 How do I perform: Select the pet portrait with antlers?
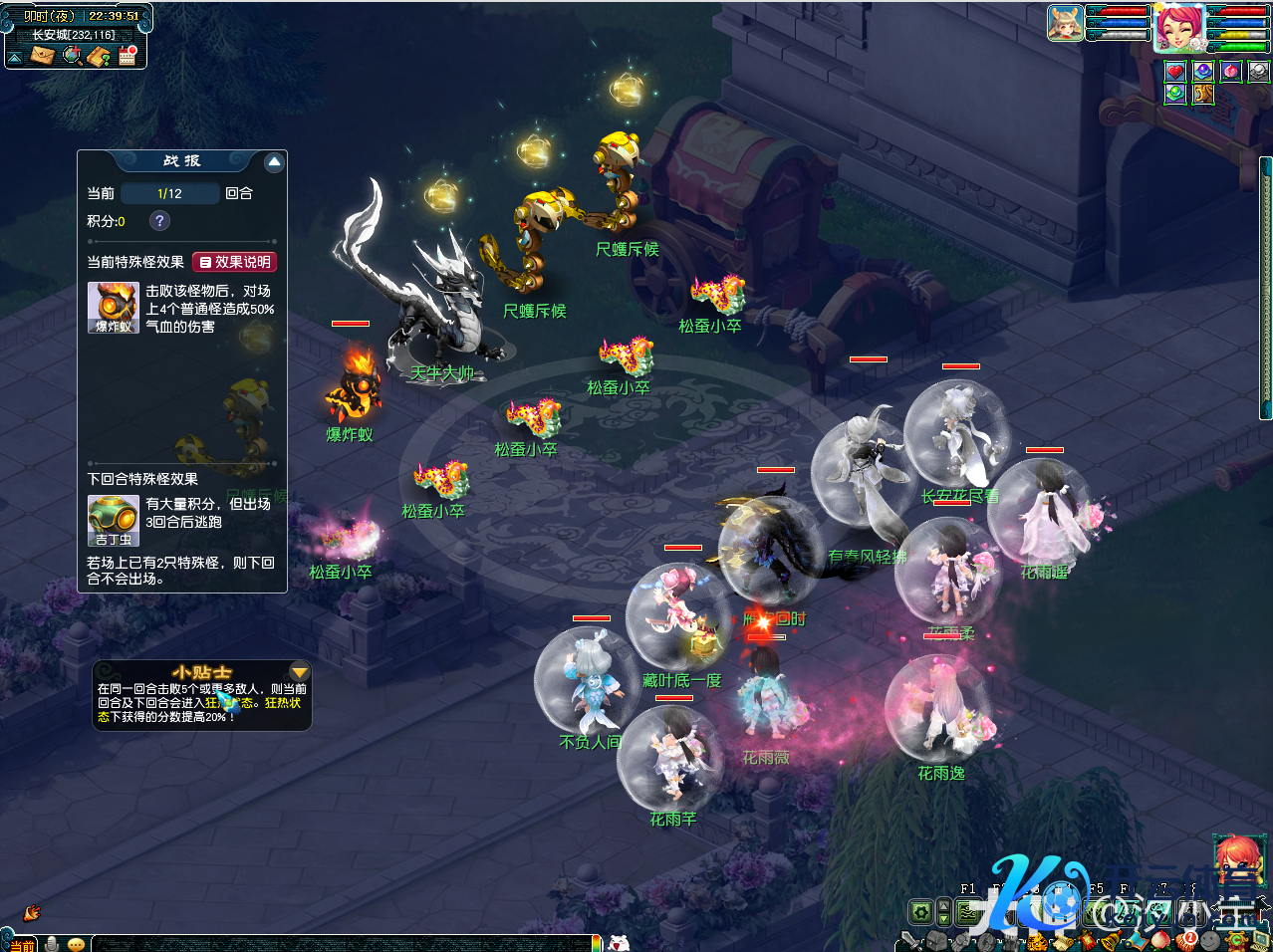coord(1065,23)
